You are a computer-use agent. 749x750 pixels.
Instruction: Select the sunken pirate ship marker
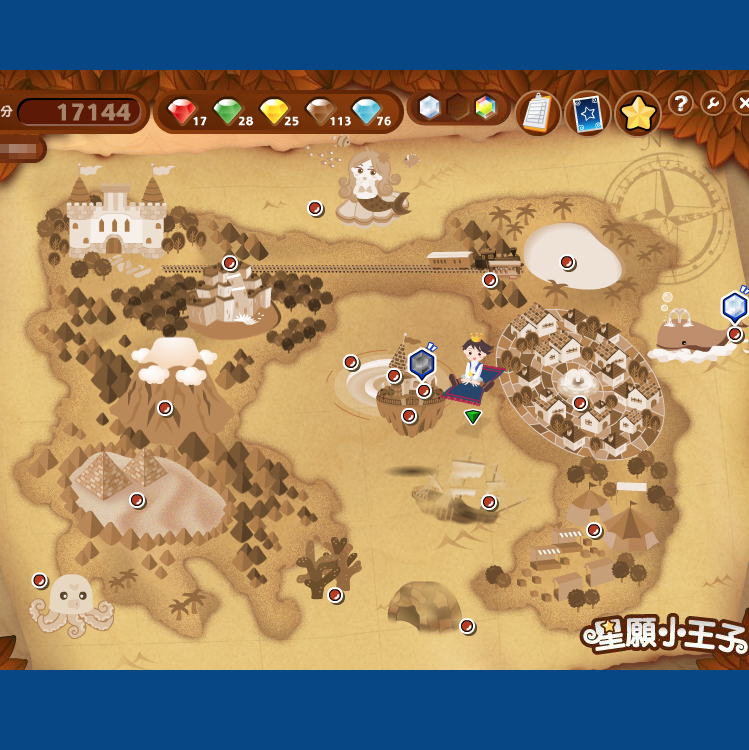[489, 502]
